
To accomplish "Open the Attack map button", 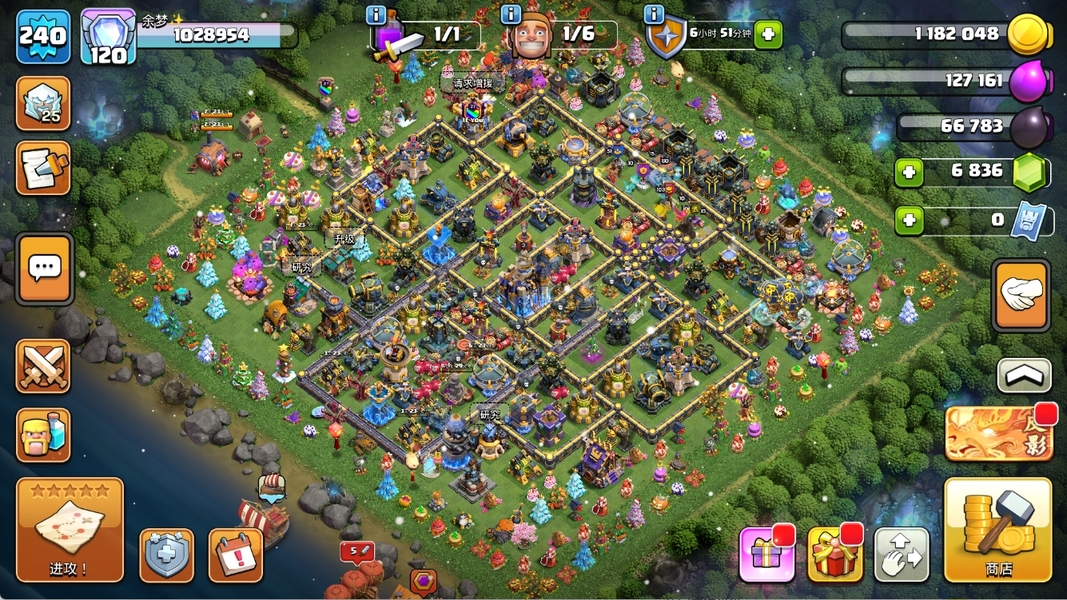I will pos(69,529).
